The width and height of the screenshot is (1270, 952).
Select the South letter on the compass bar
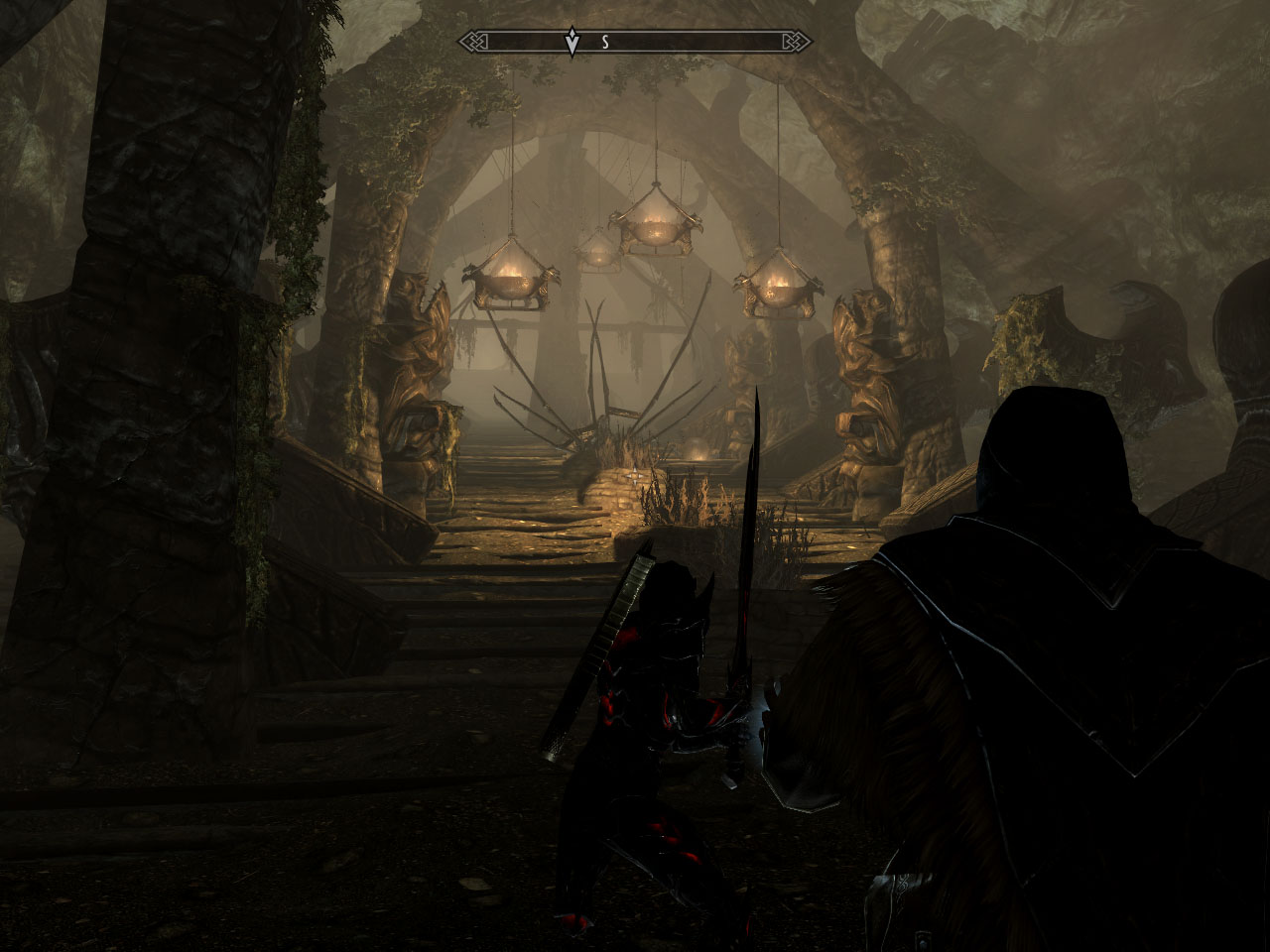(x=604, y=43)
